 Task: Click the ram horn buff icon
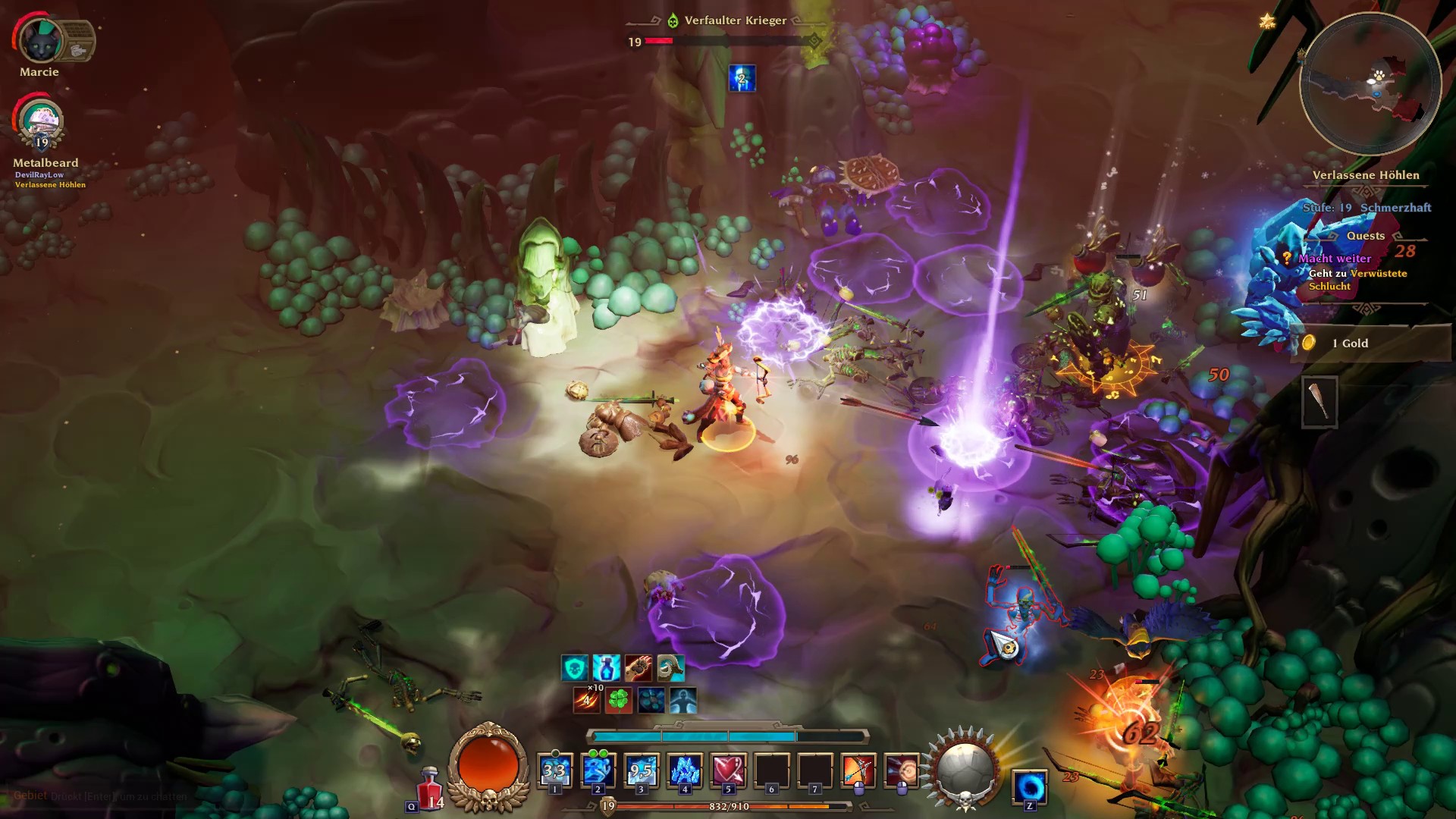pos(670,668)
